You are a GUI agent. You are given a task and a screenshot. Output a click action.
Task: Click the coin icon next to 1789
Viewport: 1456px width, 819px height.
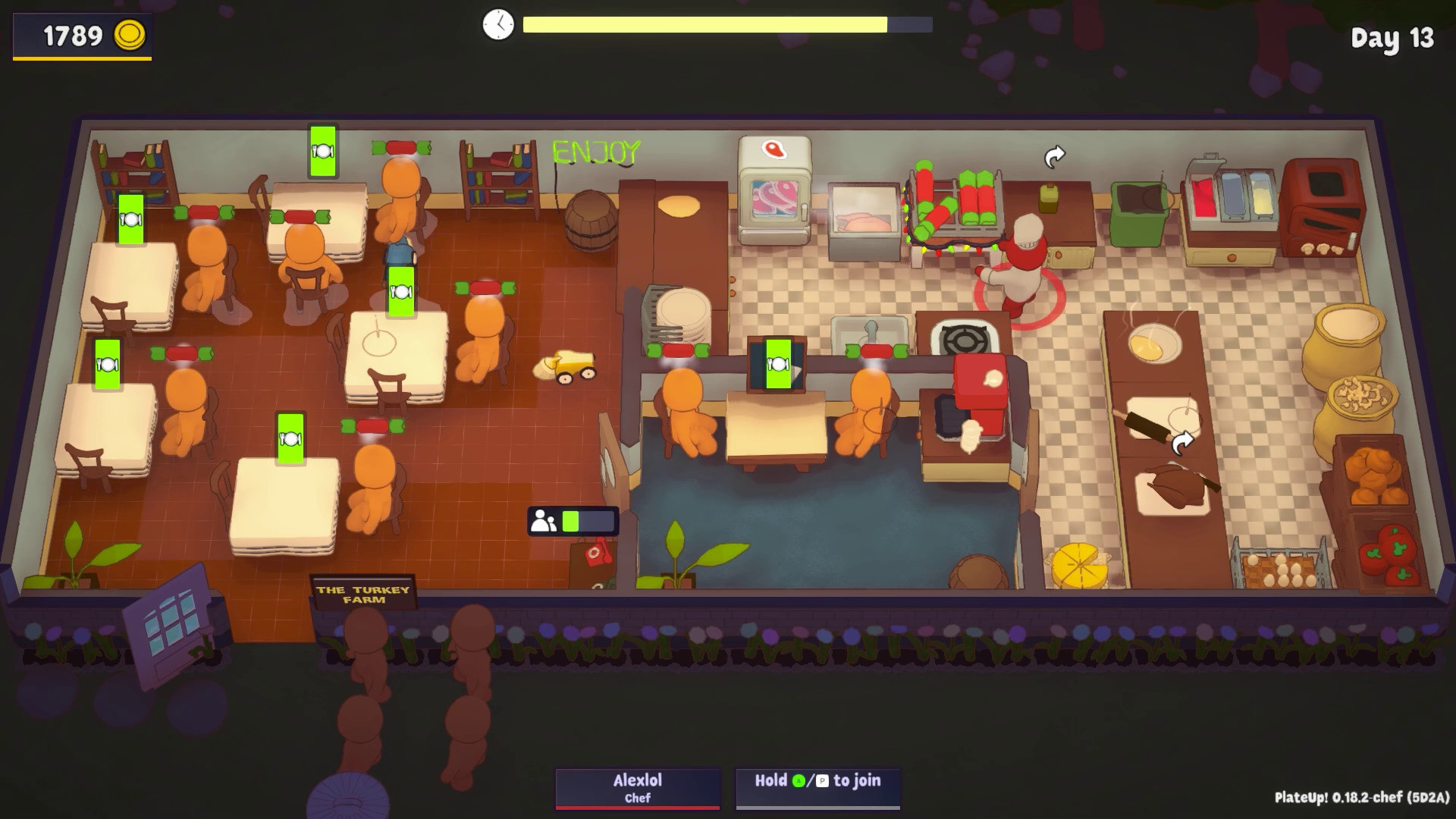pyautogui.click(x=130, y=34)
